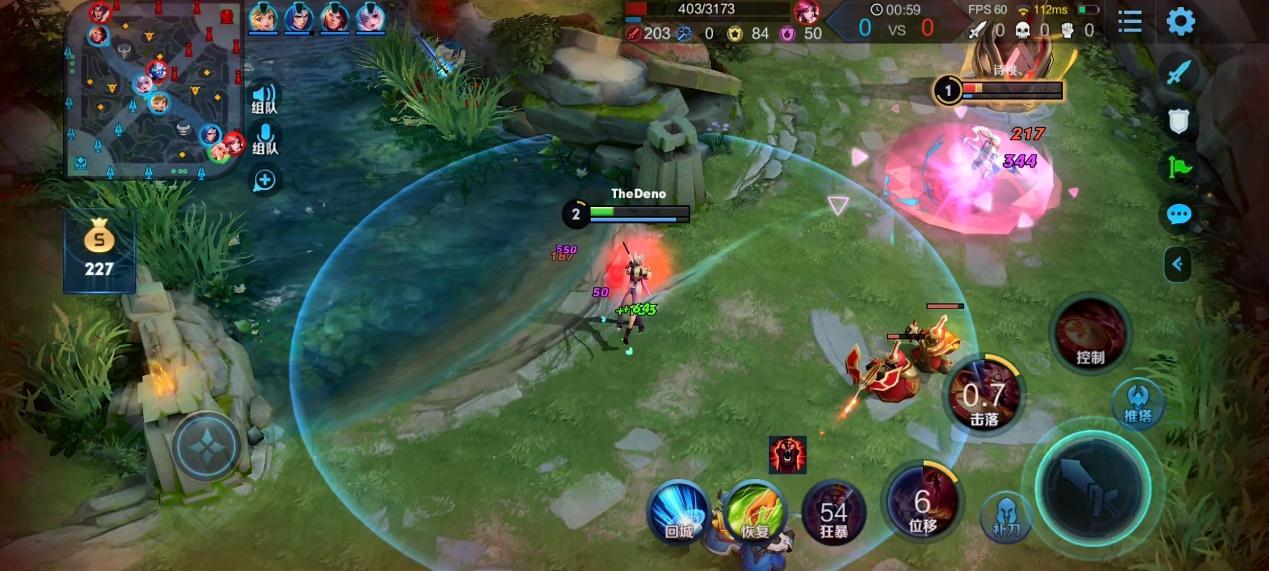Activate the 回城 recall ability

[680, 510]
